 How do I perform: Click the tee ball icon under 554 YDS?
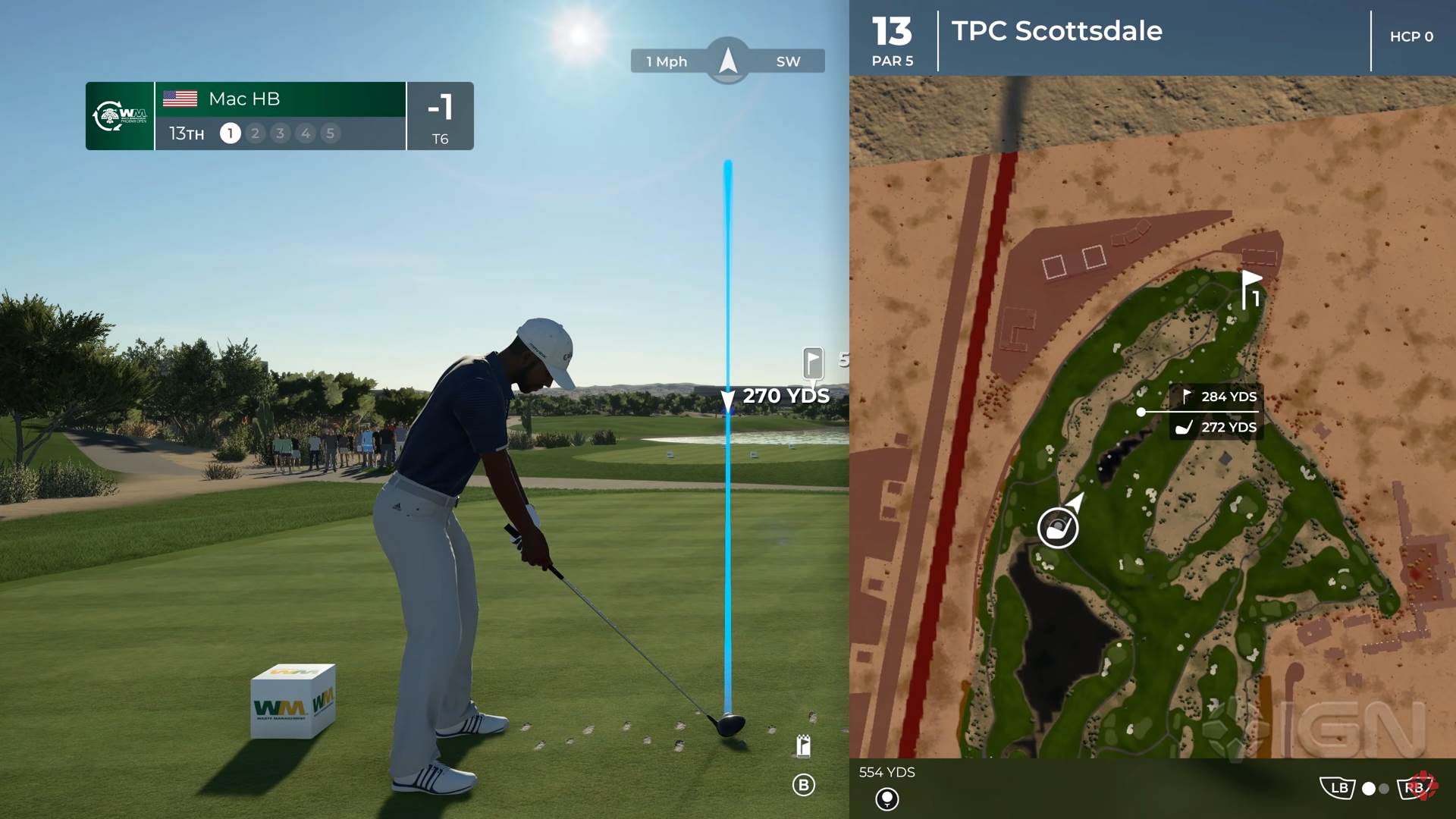click(x=886, y=799)
